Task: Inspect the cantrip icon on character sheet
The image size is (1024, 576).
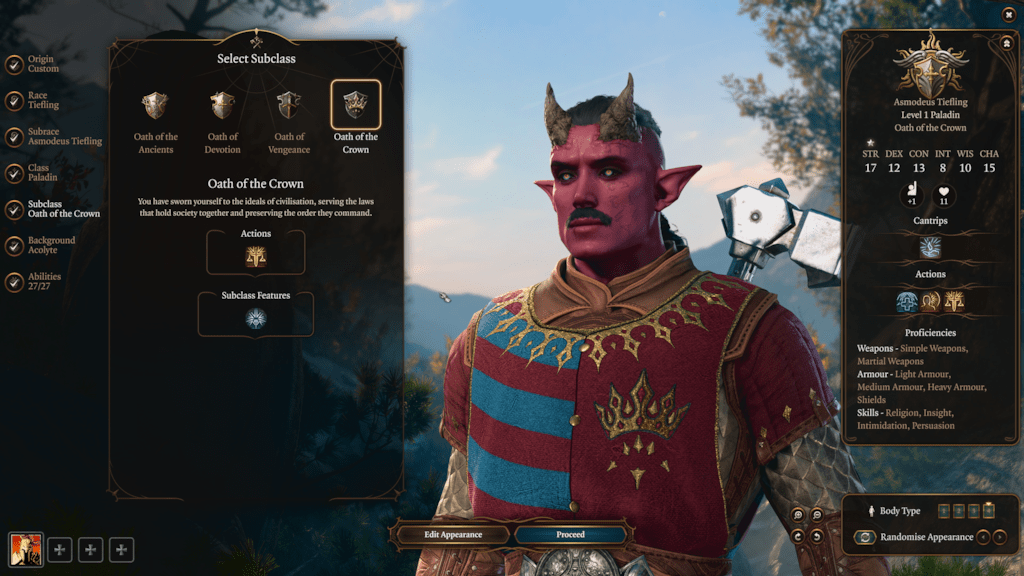Action: (930, 247)
